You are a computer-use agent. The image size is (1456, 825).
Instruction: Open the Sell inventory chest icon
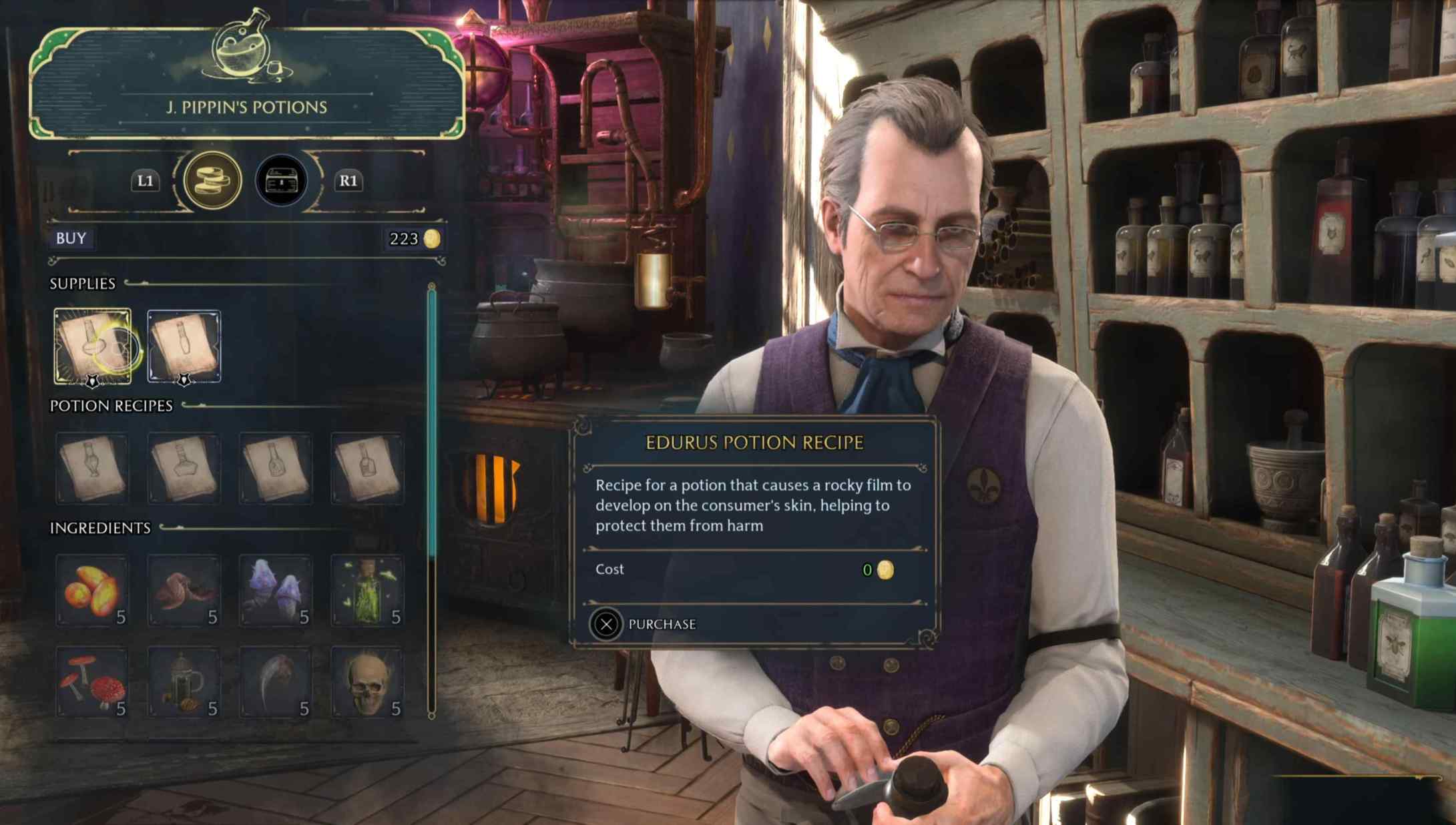(281, 180)
